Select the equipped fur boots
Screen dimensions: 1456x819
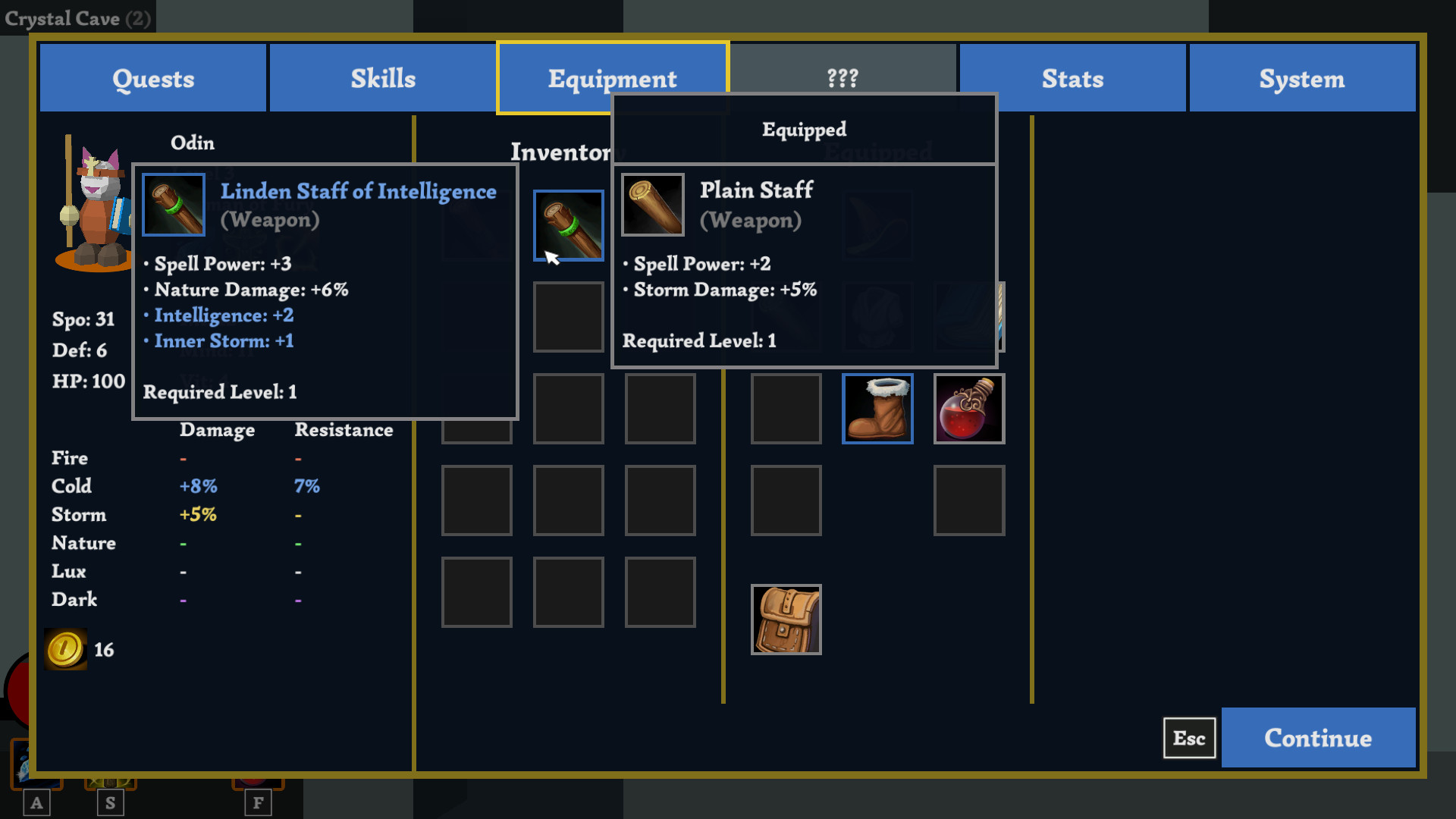click(877, 408)
